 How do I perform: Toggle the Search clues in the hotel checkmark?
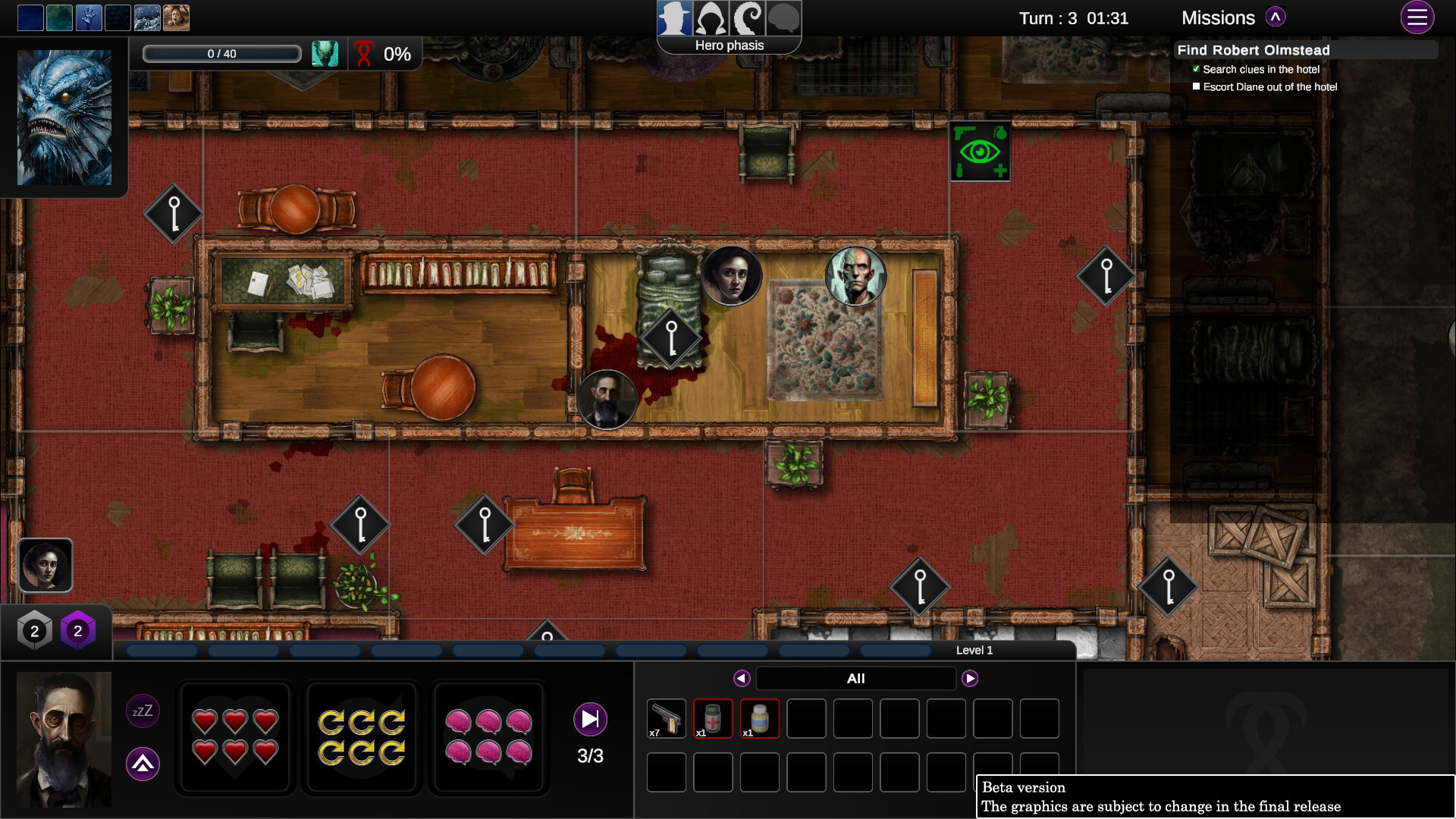click(x=1197, y=68)
